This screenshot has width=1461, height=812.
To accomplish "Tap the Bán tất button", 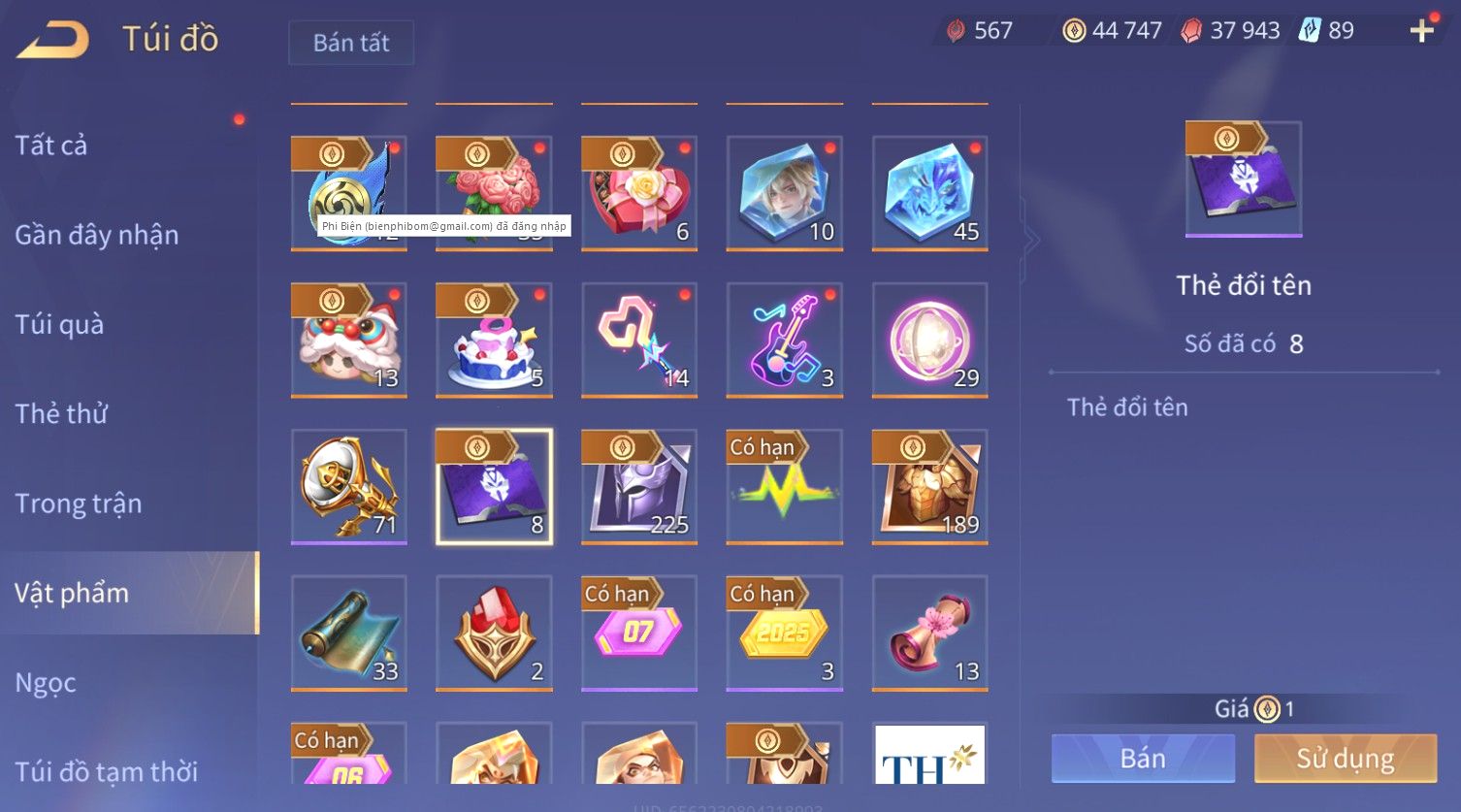I will 351,43.
